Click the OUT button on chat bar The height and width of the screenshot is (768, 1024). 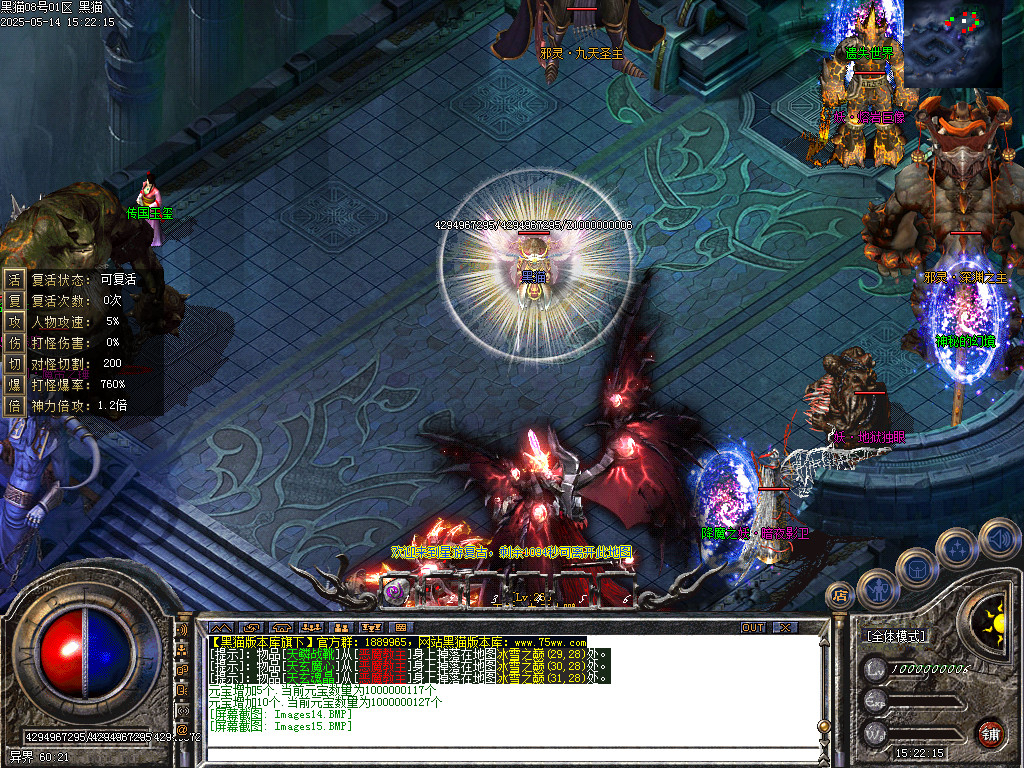[752, 628]
